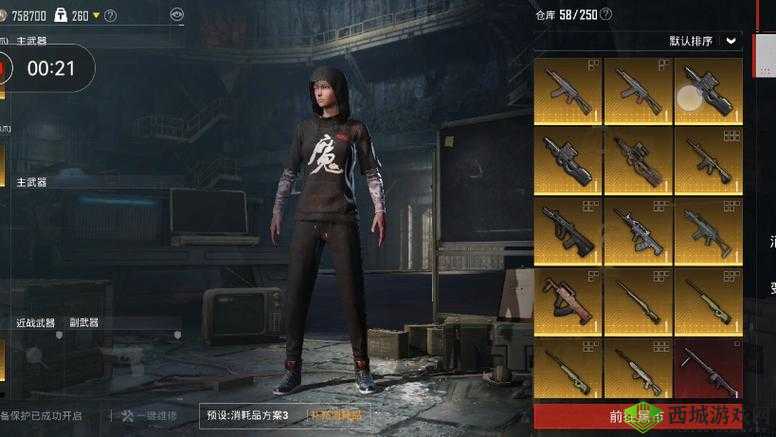
Task: Click the one-key repair (一键维修) button
Action: coord(150,415)
